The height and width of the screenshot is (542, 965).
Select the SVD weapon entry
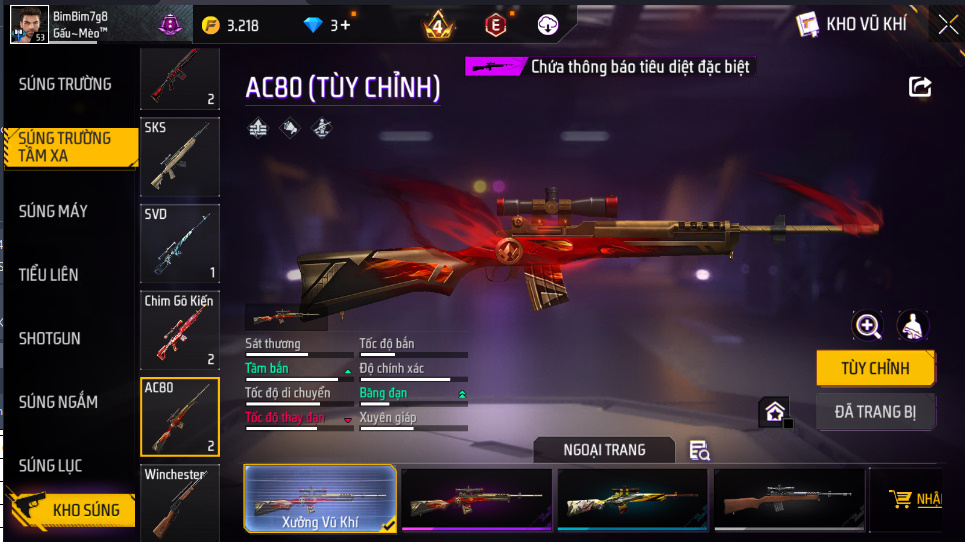[180, 244]
